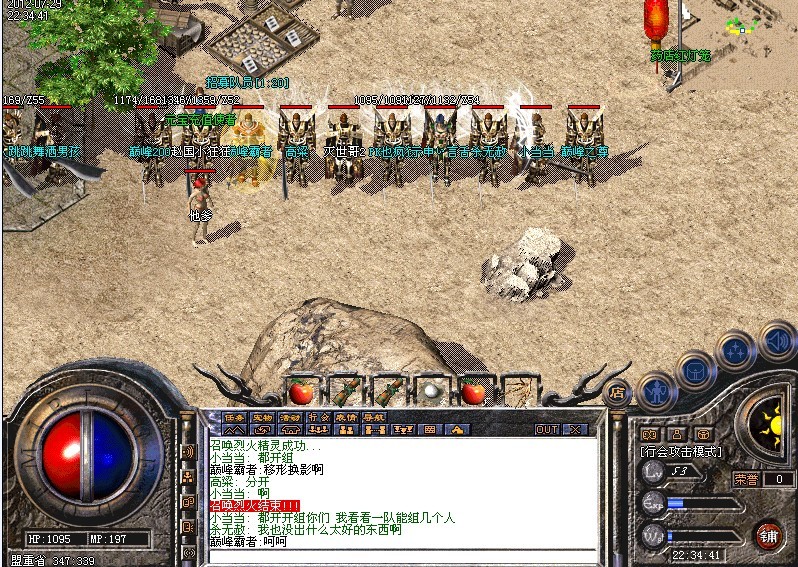
Task: Select the 行会 guild tab
Action: (x=318, y=416)
